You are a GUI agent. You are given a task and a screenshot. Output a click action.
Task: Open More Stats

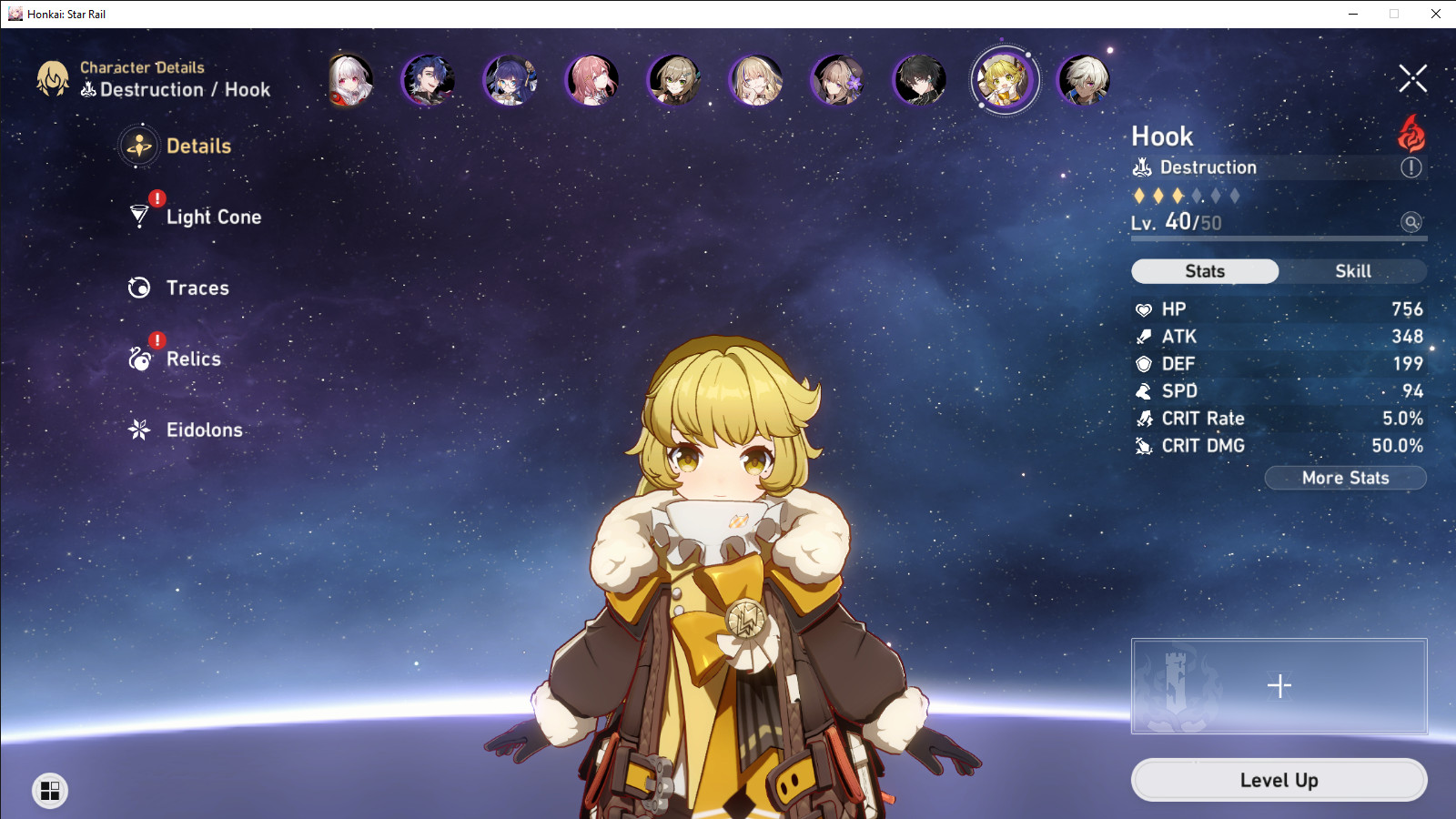(1345, 478)
